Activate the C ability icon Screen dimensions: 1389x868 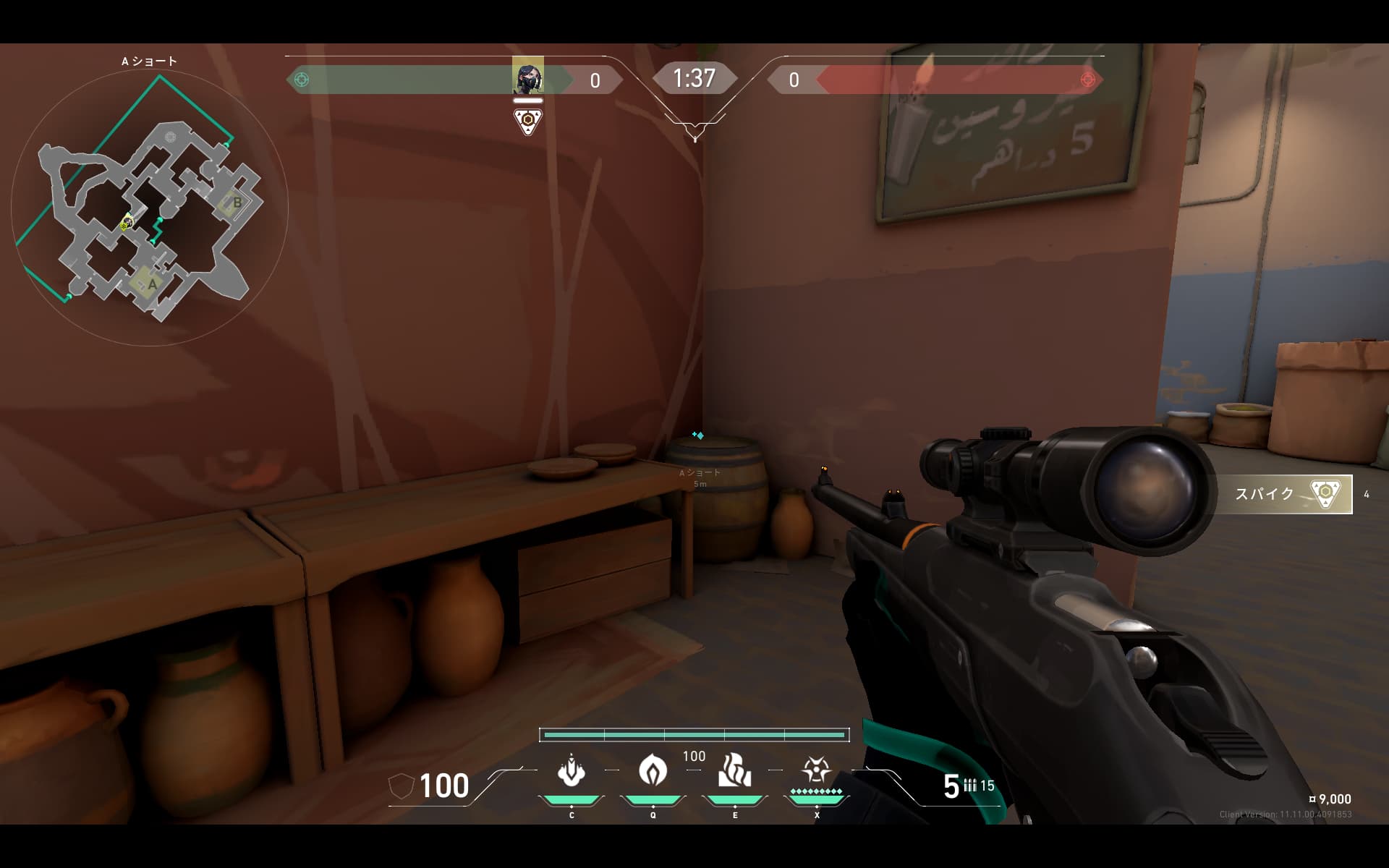pyautogui.click(x=571, y=771)
